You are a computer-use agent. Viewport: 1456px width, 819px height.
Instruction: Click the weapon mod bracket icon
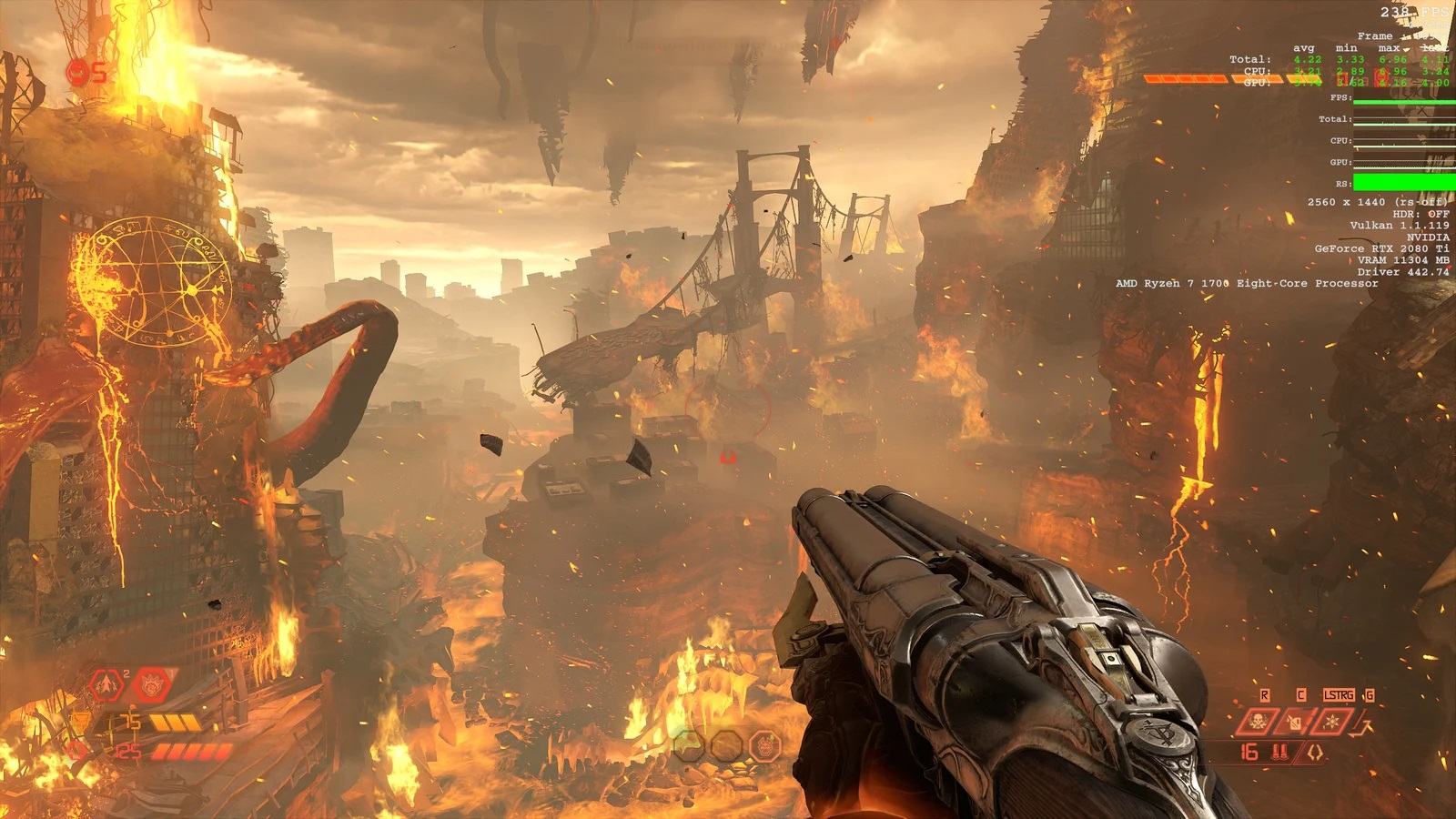[x=1315, y=752]
